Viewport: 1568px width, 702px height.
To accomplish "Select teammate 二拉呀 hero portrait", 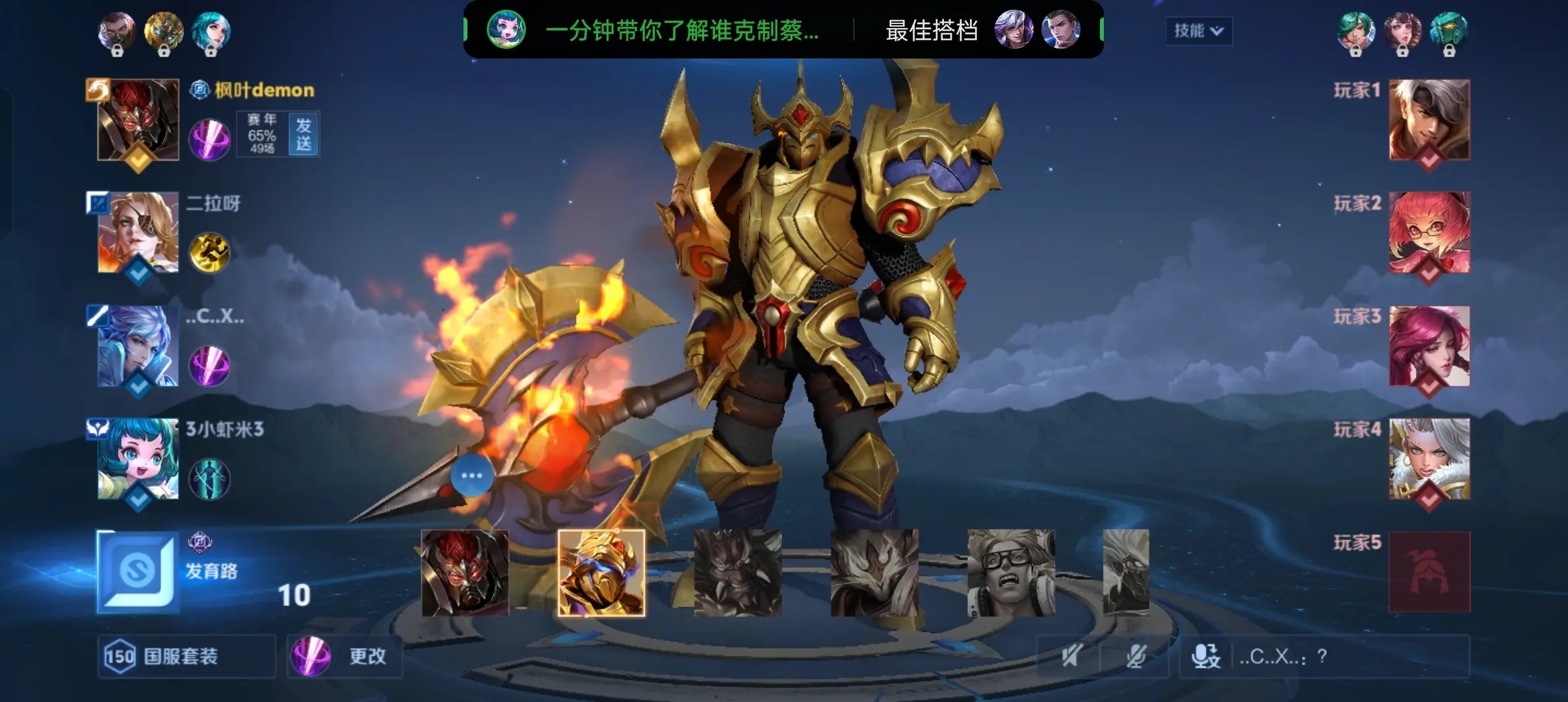I will coord(138,232).
